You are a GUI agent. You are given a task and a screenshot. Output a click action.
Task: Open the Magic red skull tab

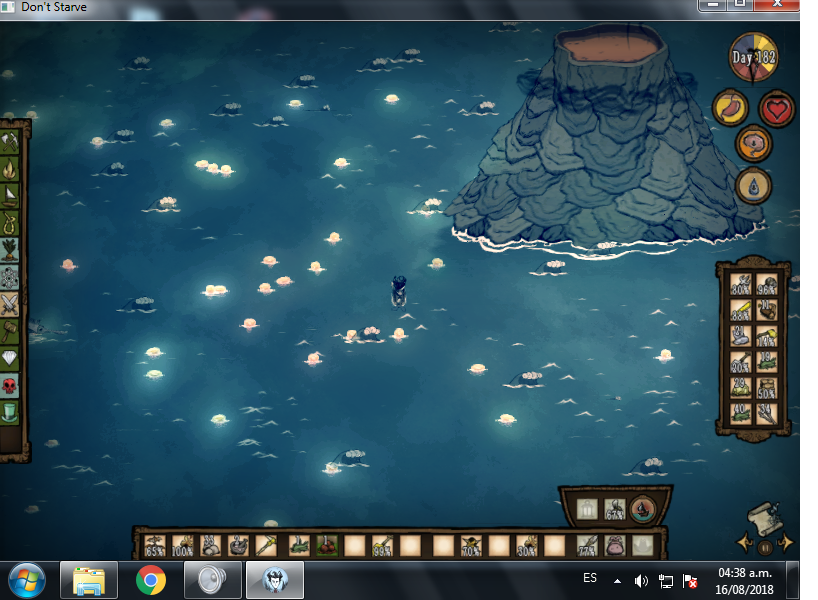pyautogui.click(x=11, y=385)
